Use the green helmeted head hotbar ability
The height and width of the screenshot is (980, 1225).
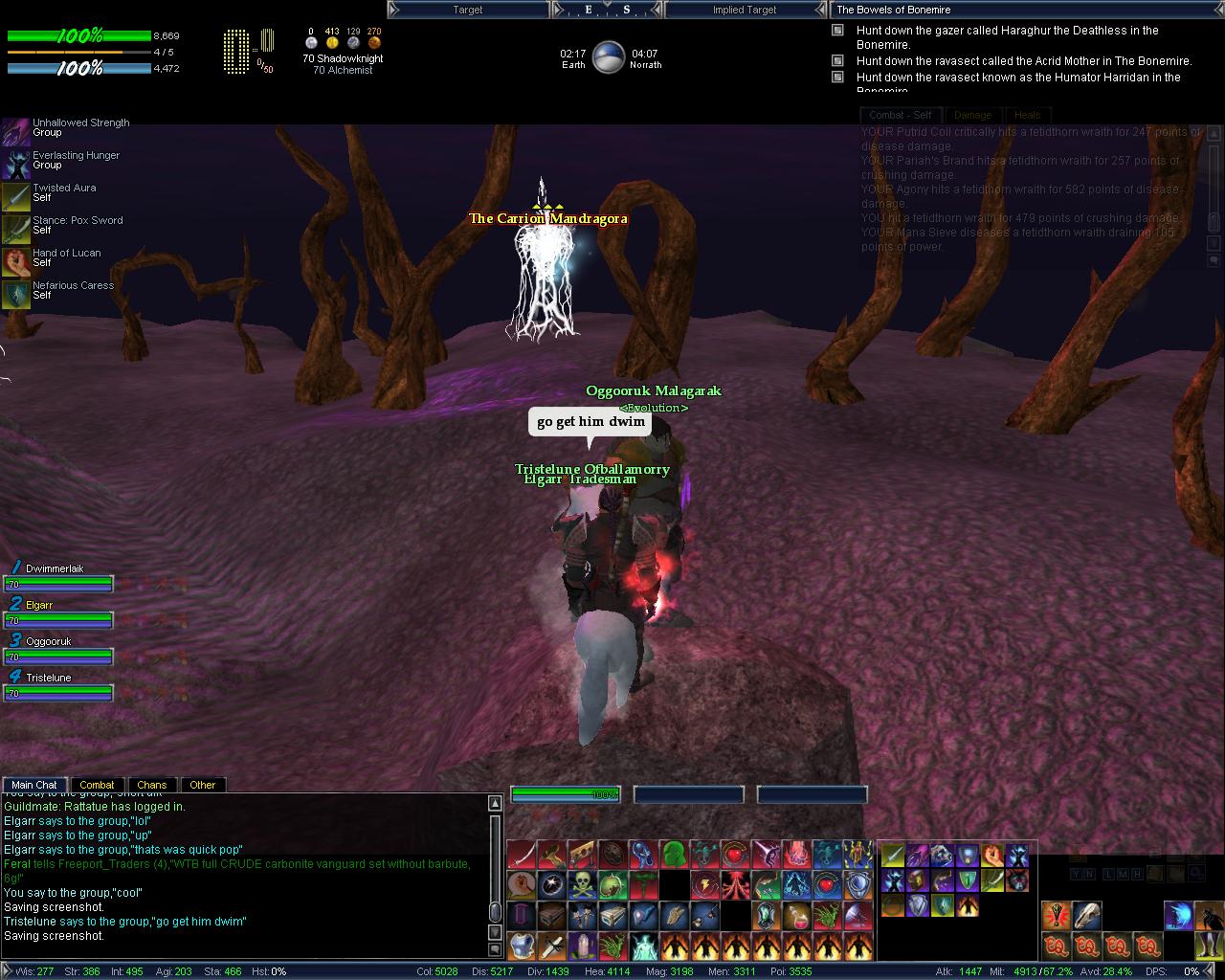coord(674,854)
